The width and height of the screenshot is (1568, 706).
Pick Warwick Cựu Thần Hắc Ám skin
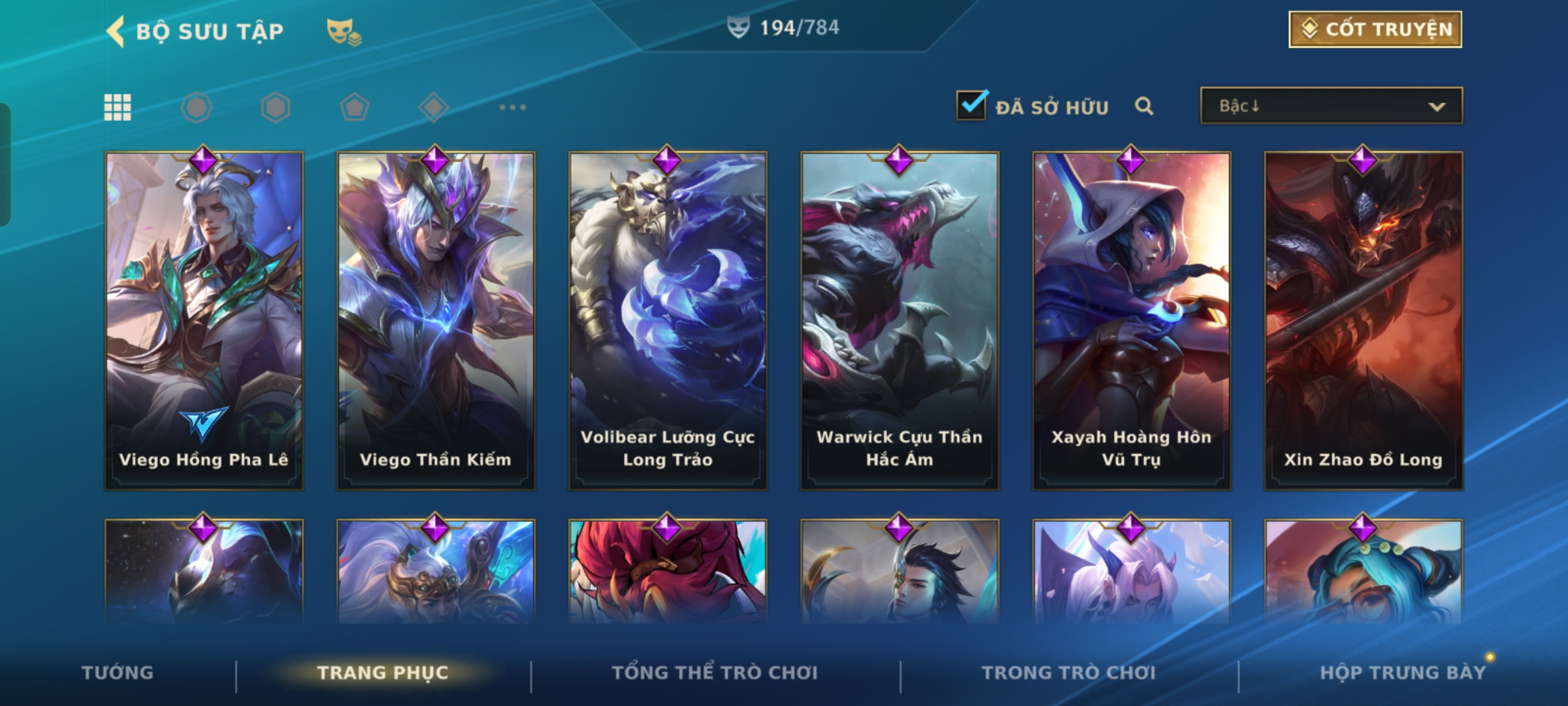(900, 320)
